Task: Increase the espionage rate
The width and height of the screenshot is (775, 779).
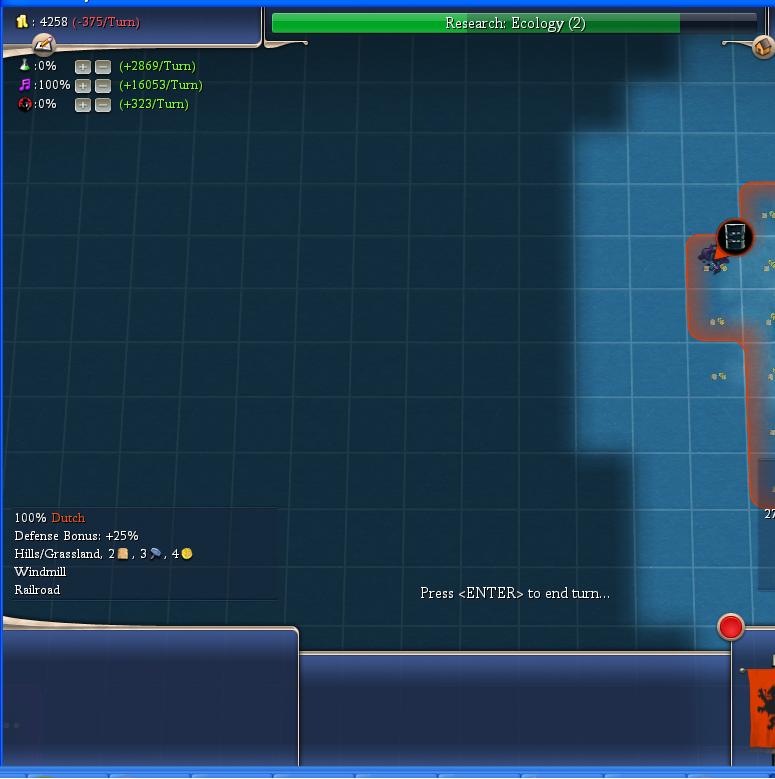Action: pos(83,105)
